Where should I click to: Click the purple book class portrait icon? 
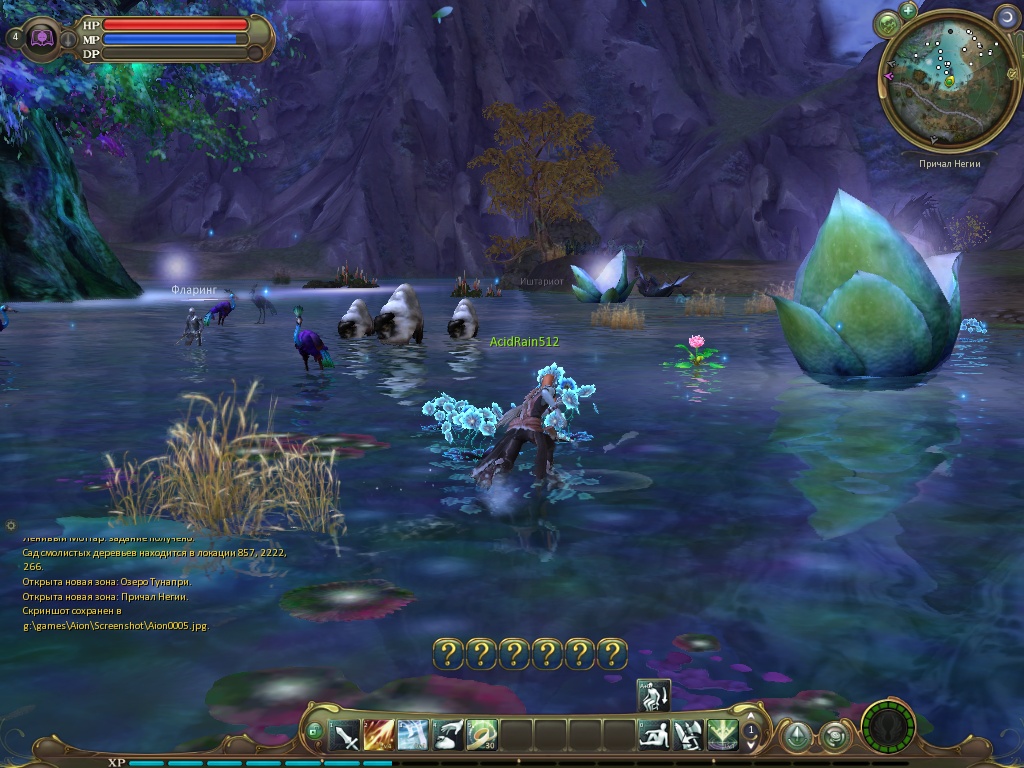point(43,38)
